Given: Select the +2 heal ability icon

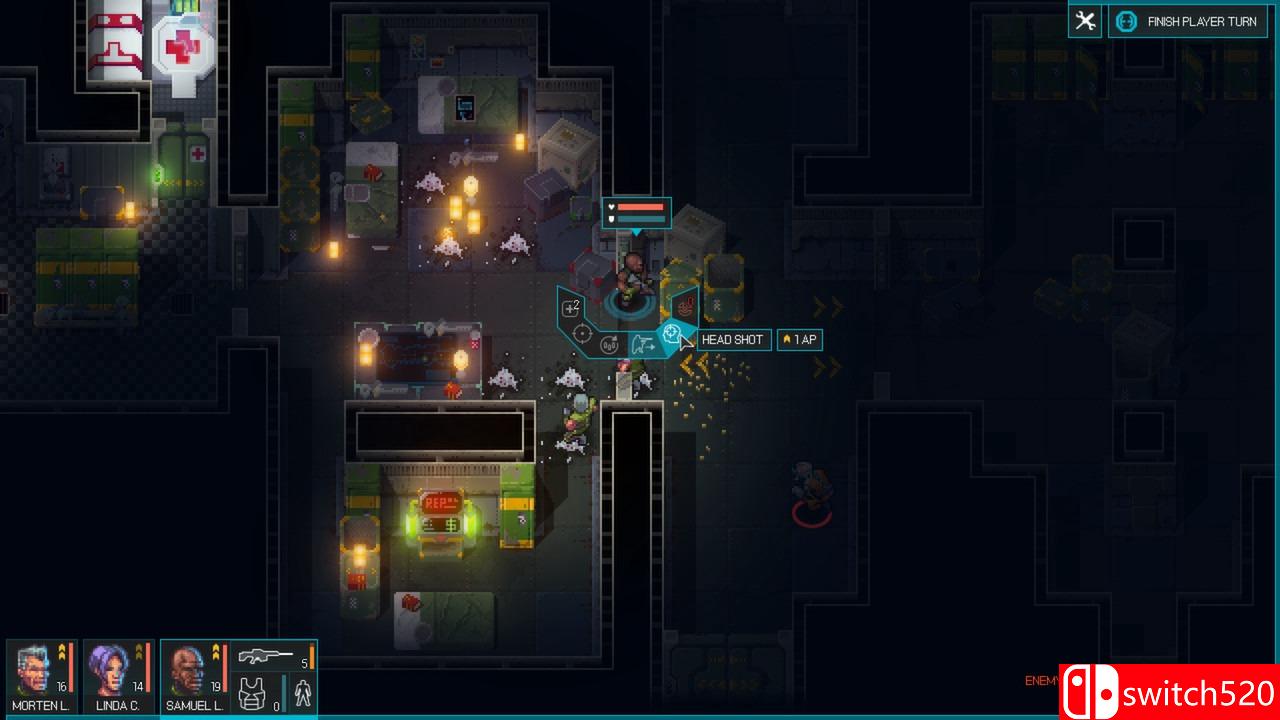Looking at the screenshot, I should pos(570,307).
